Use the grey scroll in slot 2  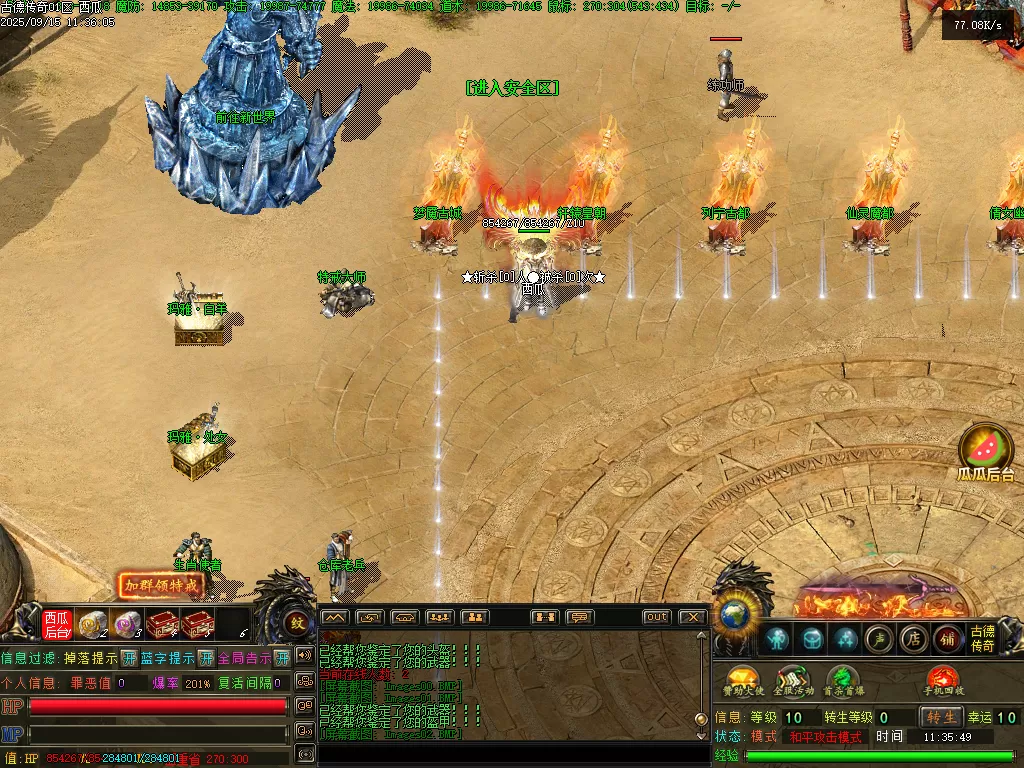click(93, 624)
